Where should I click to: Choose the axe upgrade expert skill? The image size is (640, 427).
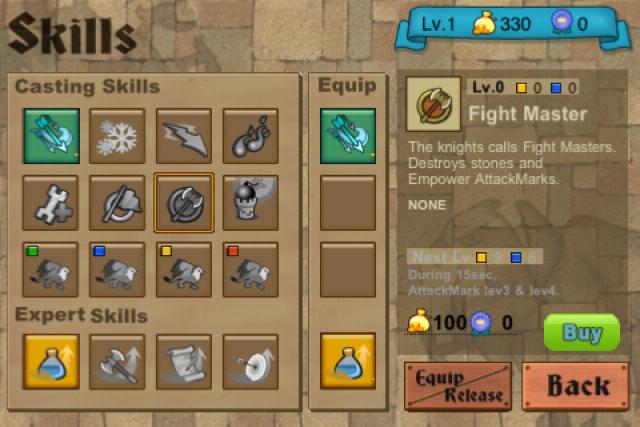(117, 360)
